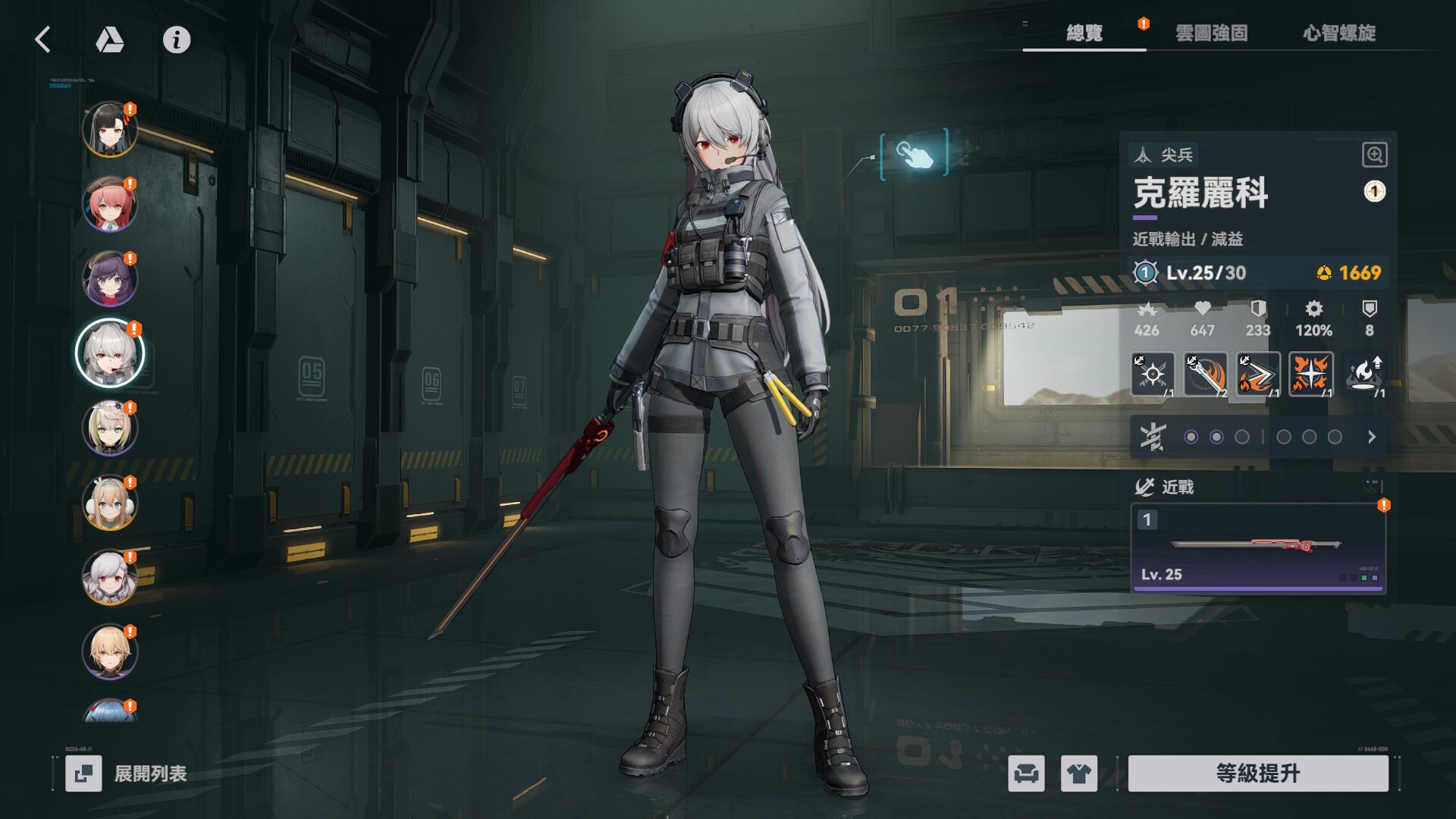This screenshot has width=1456, height=819.
Task: Open the outfit shirt icon button
Action: (x=1078, y=773)
